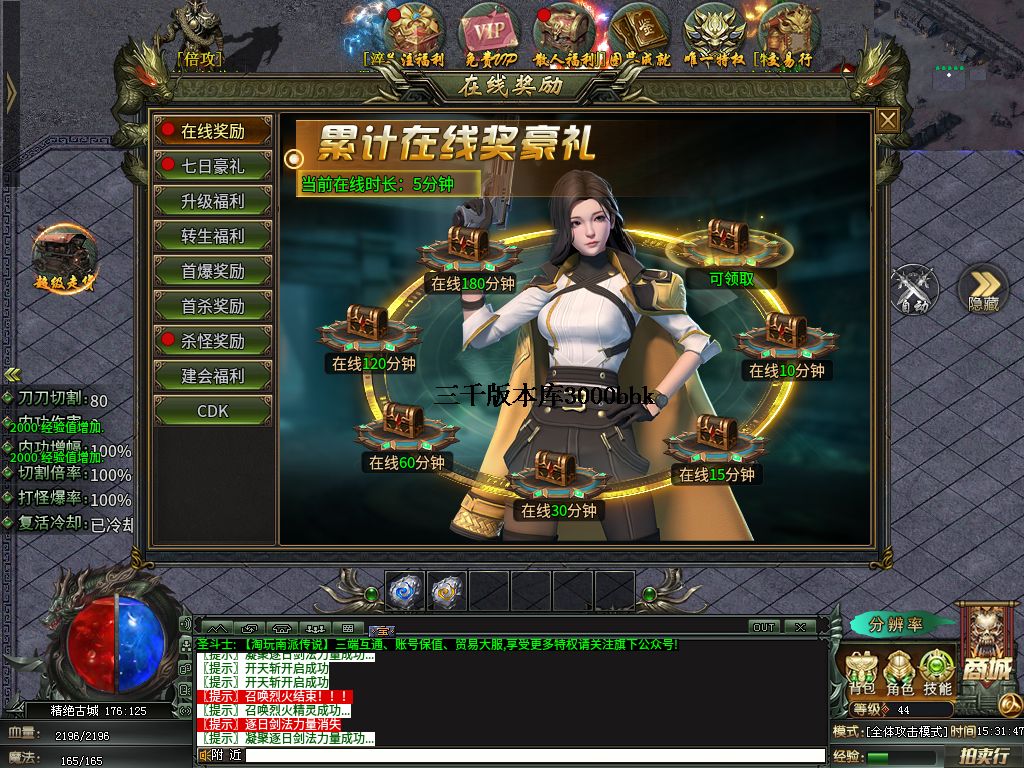This screenshot has height=768, width=1024.
Task: Show the 首爆奖励 tab
Action: click(212, 271)
